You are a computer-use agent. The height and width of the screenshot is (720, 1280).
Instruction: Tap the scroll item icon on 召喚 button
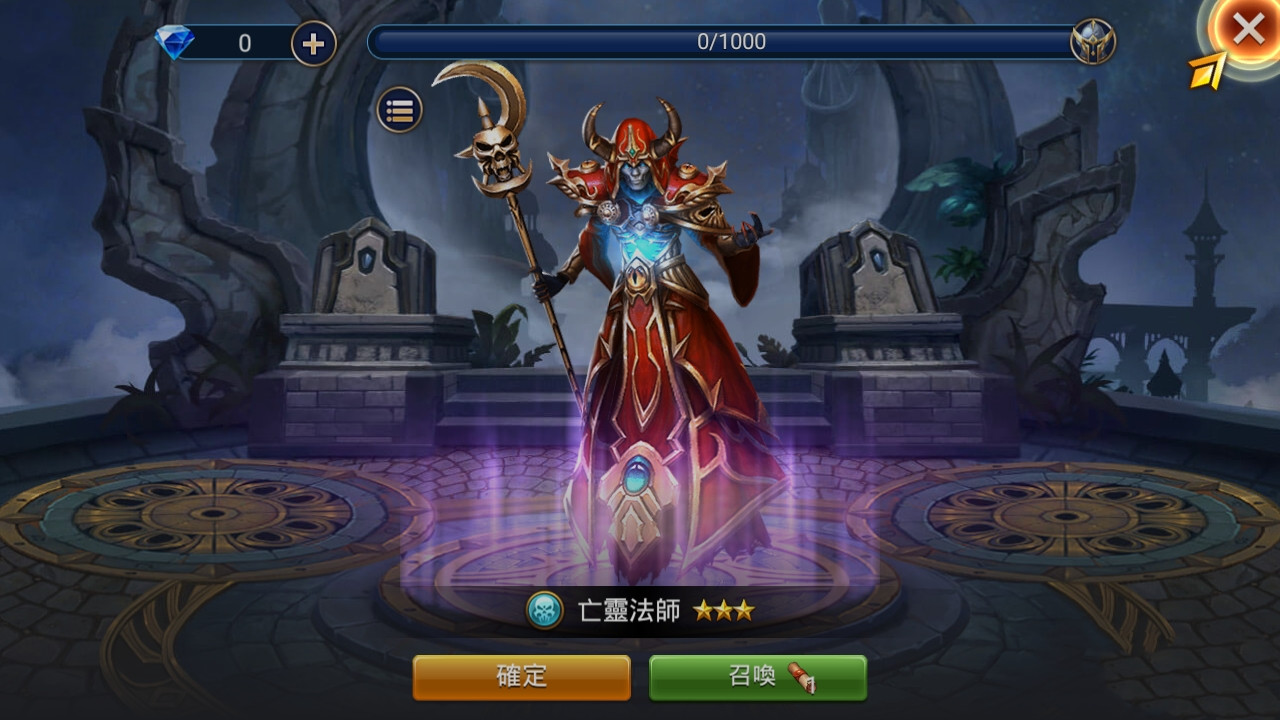point(800,679)
